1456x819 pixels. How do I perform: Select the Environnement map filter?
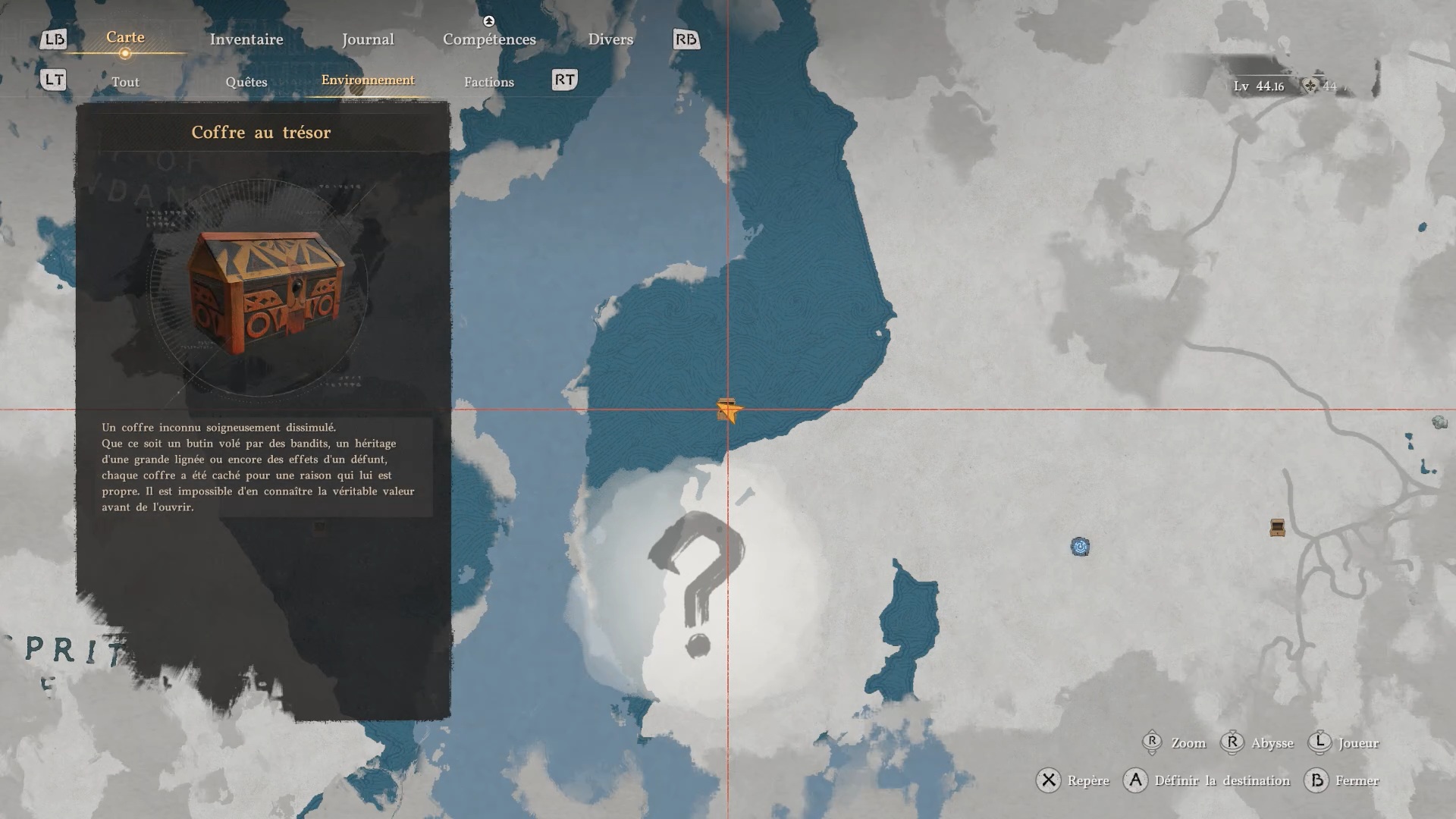(368, 80)
